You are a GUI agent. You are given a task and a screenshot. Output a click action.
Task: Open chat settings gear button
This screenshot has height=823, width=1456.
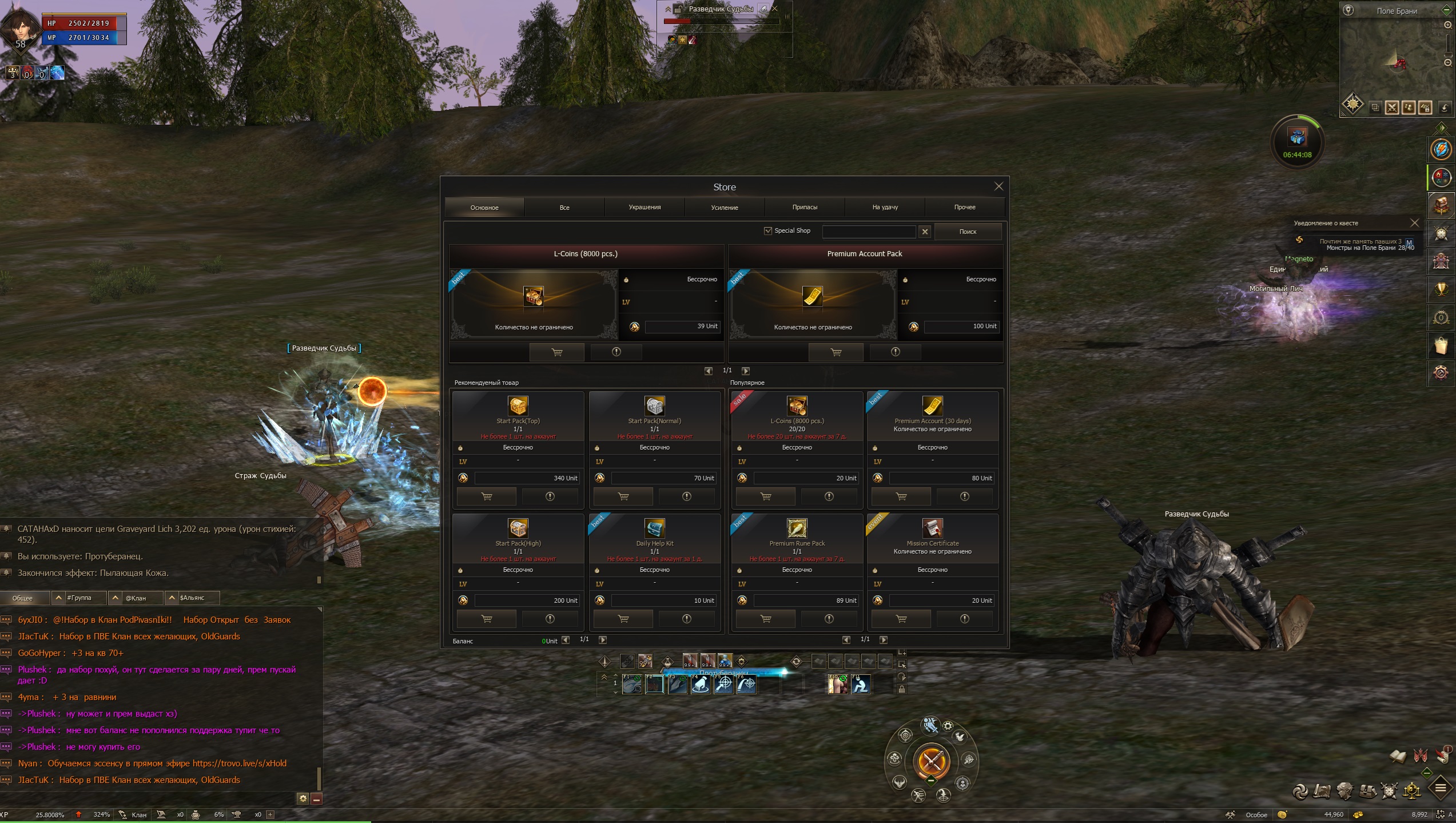(x=303, y=798)
